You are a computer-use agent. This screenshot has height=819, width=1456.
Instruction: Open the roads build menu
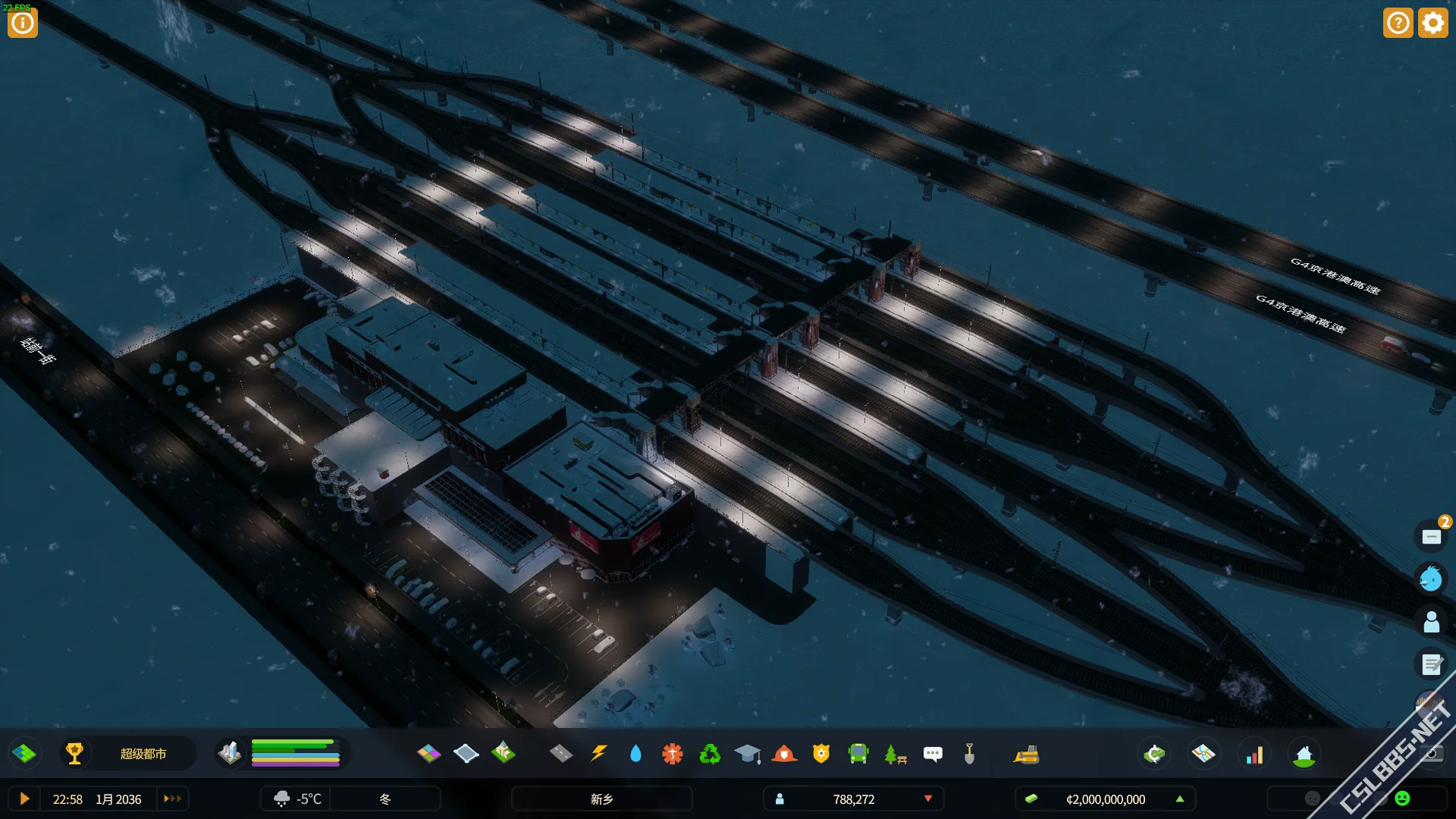tap(561, 754)
